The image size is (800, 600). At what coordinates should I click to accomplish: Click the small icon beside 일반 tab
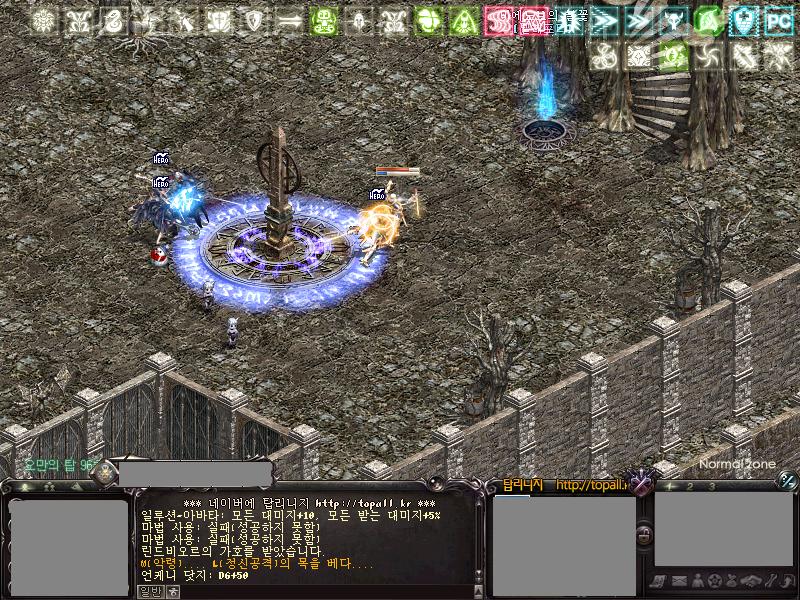click(173, 591)
